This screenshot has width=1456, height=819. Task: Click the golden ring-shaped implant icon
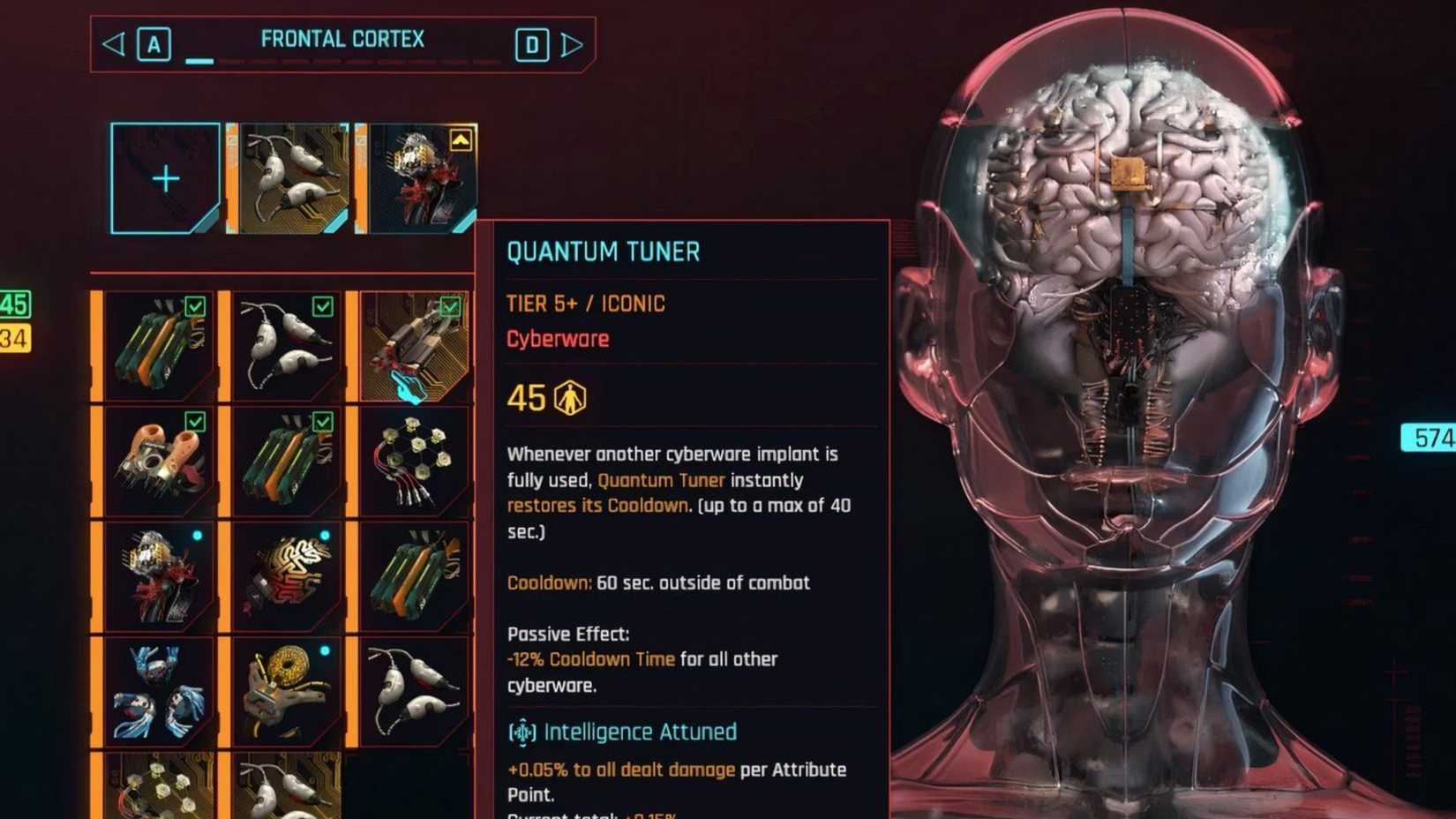coord(287,693)
